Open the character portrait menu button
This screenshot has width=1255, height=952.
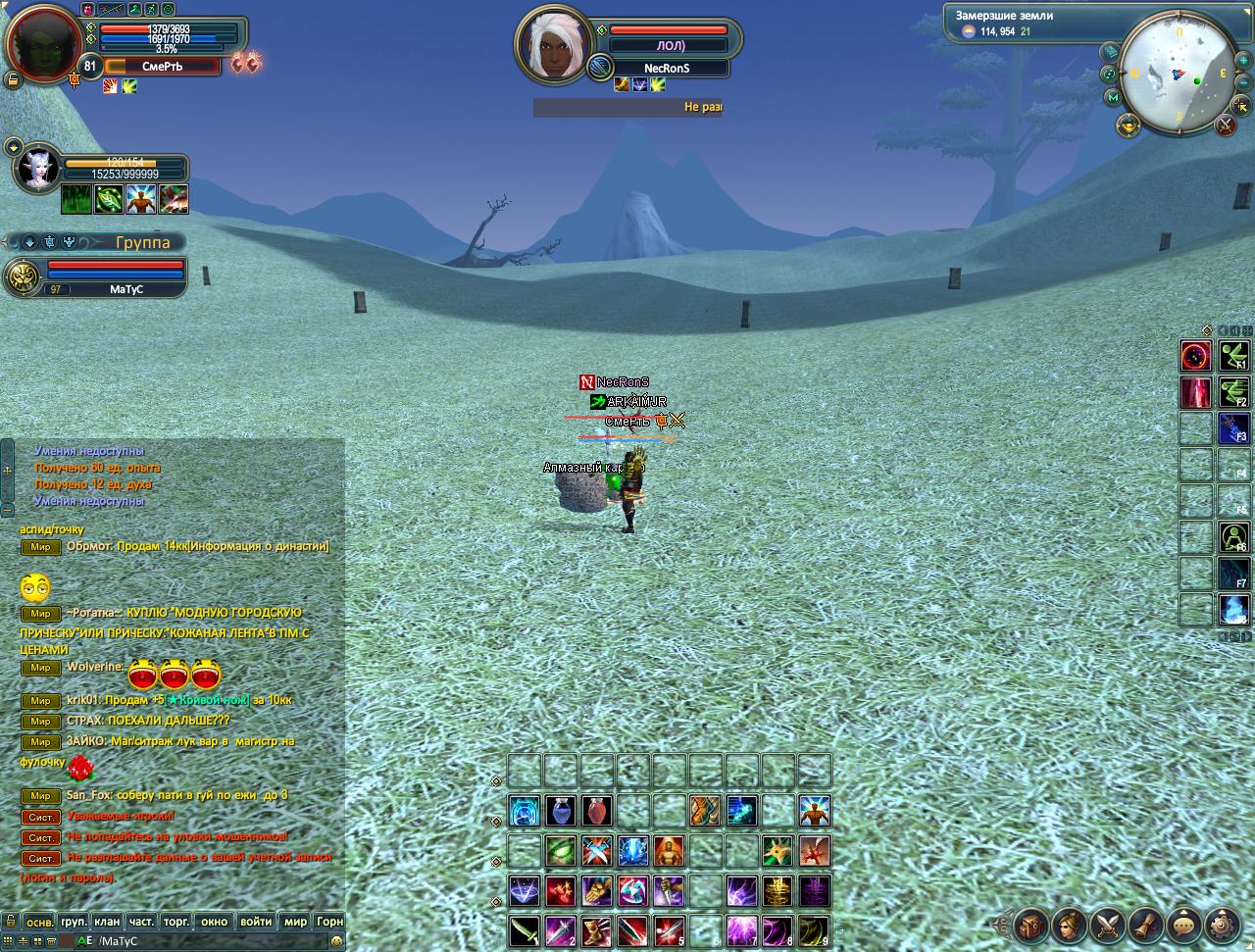(1069, 925)
